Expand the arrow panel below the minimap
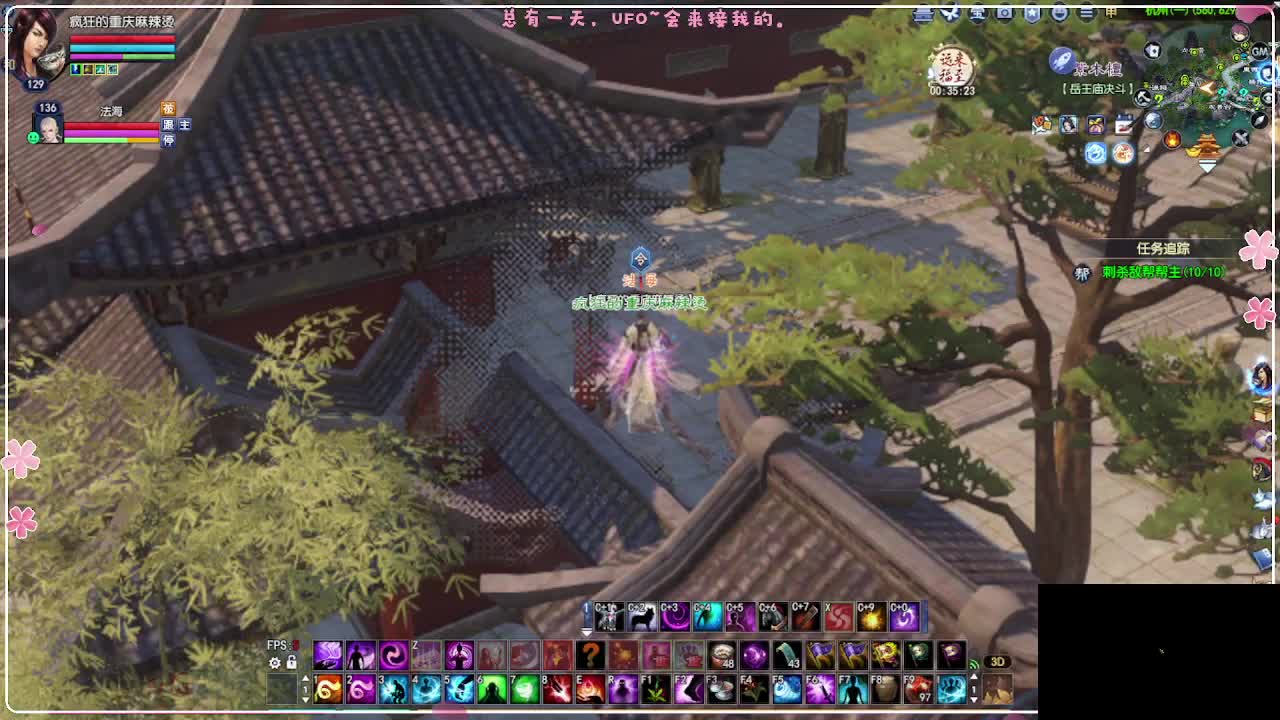1280x720 pixels. click(1207, 165)
